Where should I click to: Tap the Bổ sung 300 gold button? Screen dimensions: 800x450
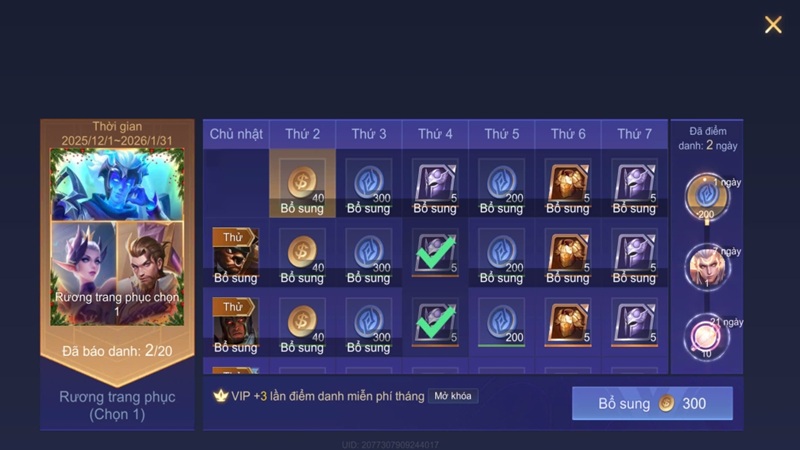(x=652, y=403)
